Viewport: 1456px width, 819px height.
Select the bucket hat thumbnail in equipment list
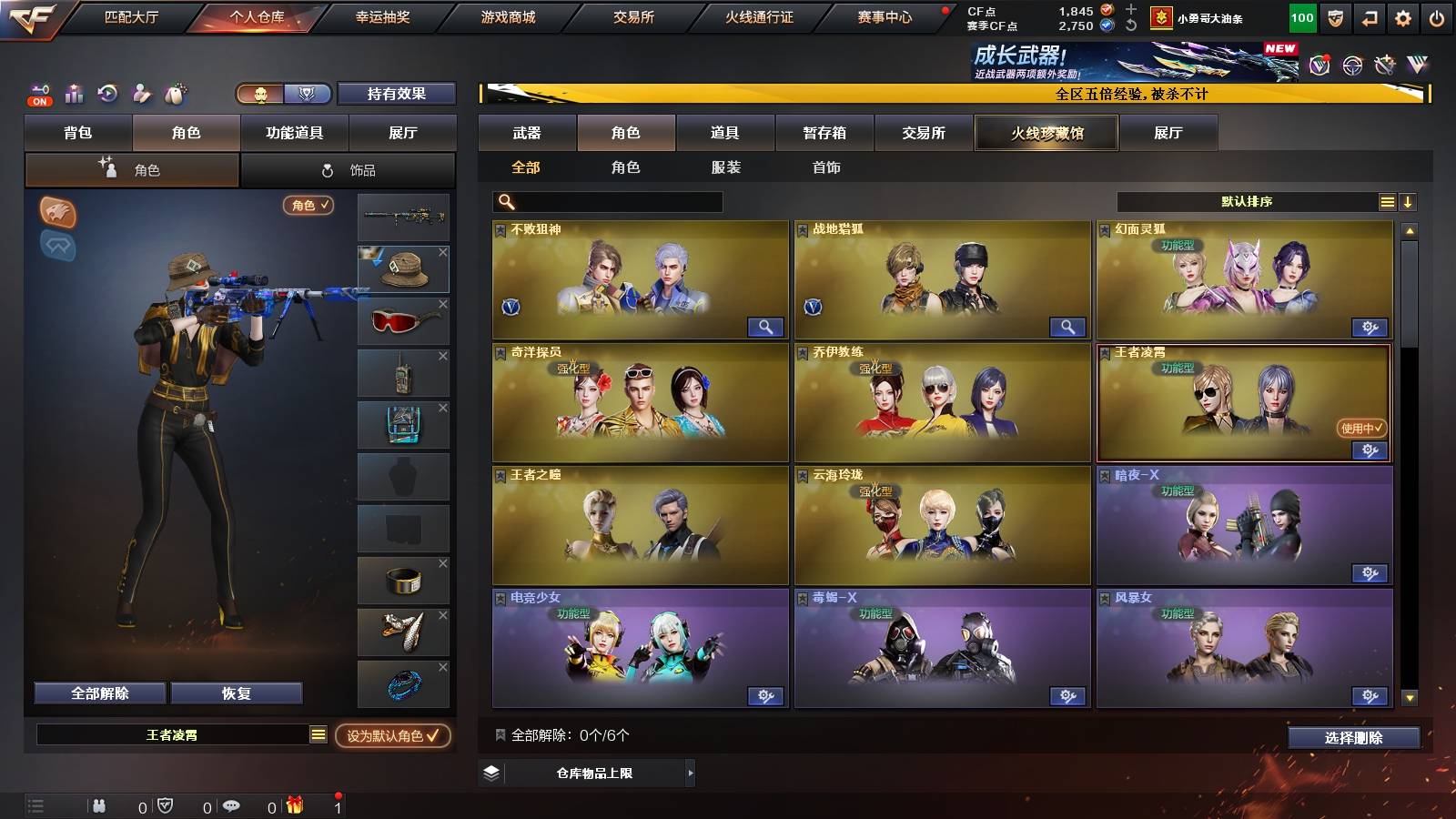pyautogui.click(x=403, y=269)
